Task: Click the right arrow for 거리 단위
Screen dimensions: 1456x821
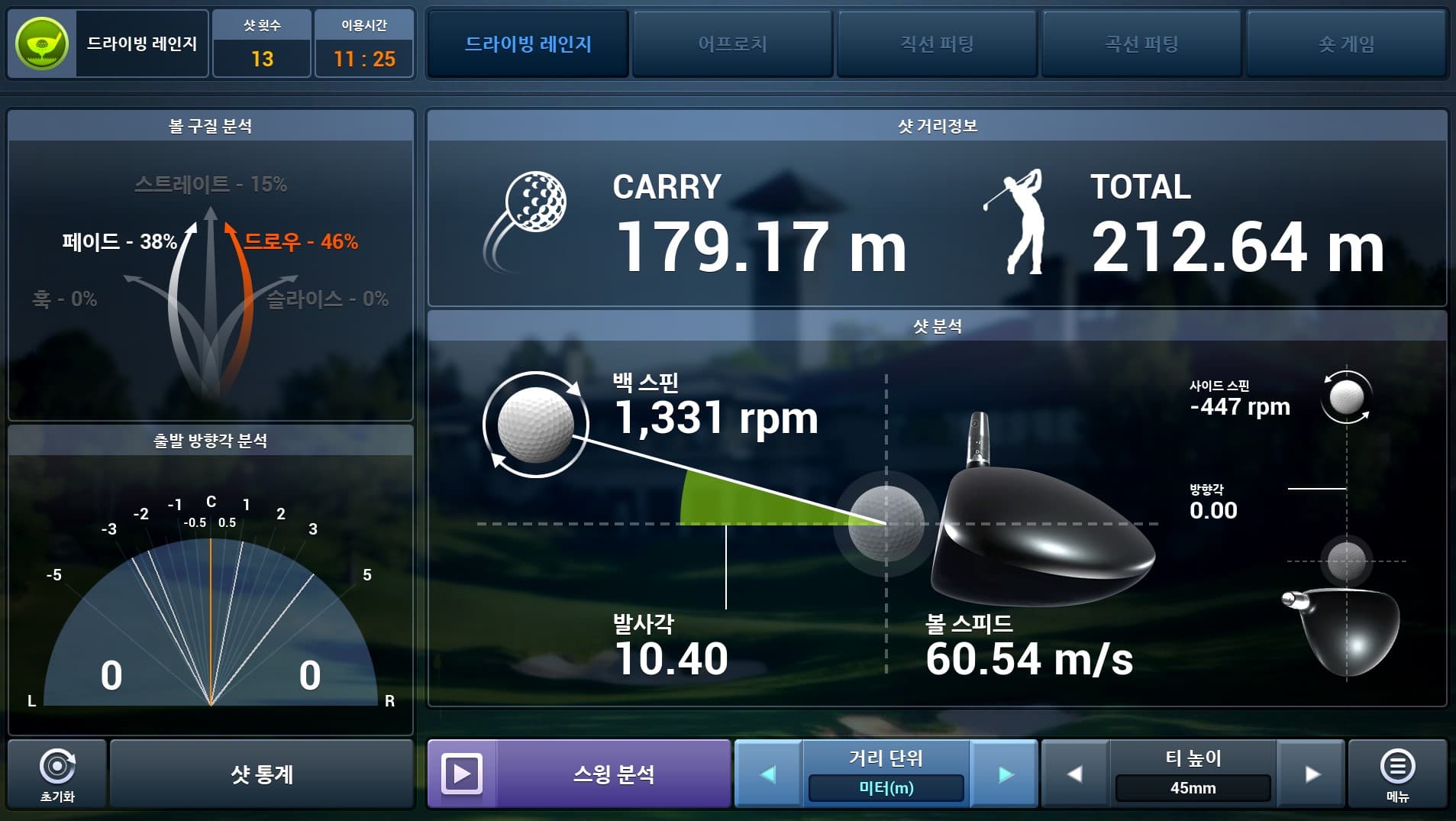Action: click(x=1005, y=774)
